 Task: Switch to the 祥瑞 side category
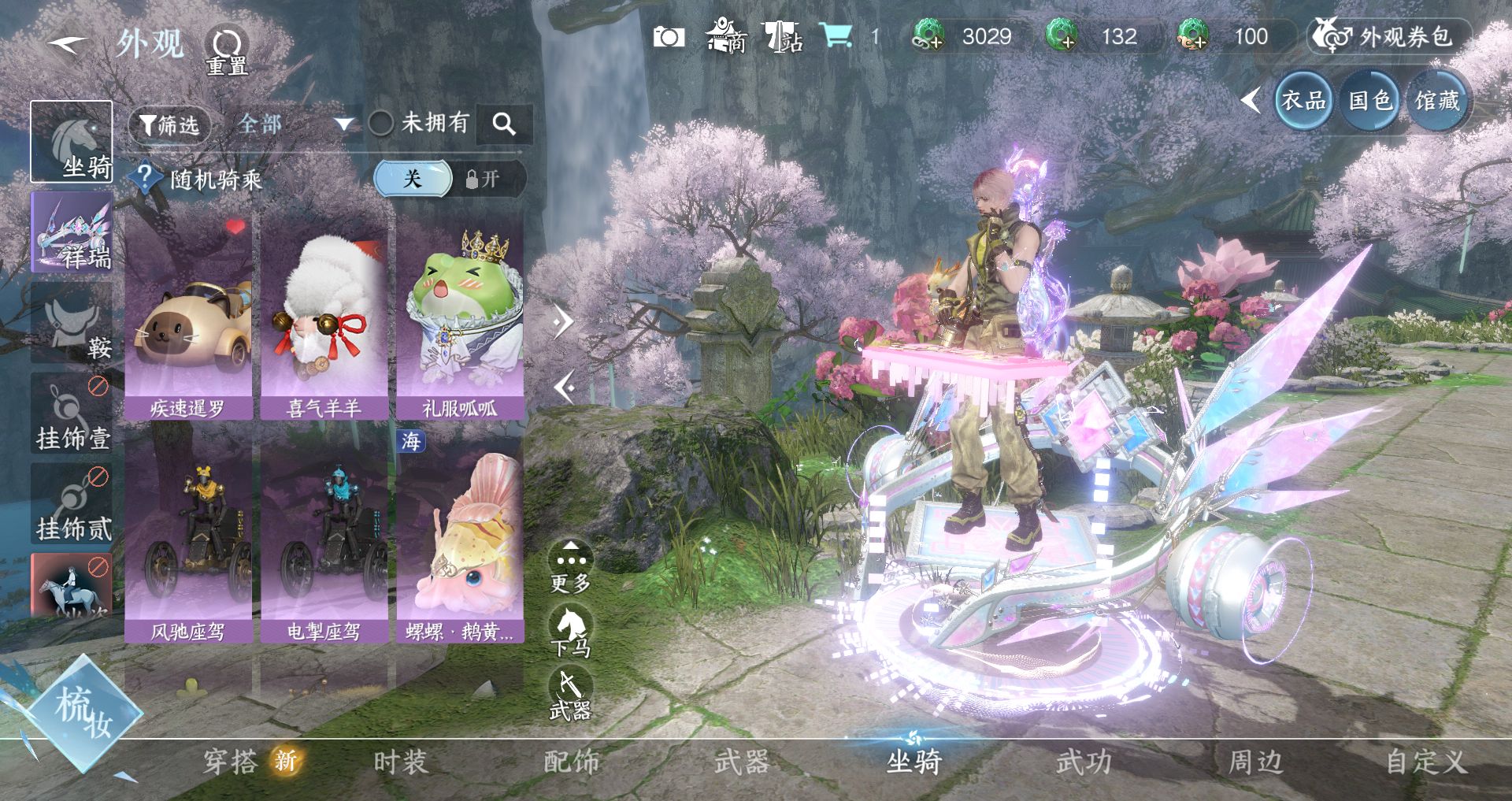pyautogui.click(x=72, y=232)
